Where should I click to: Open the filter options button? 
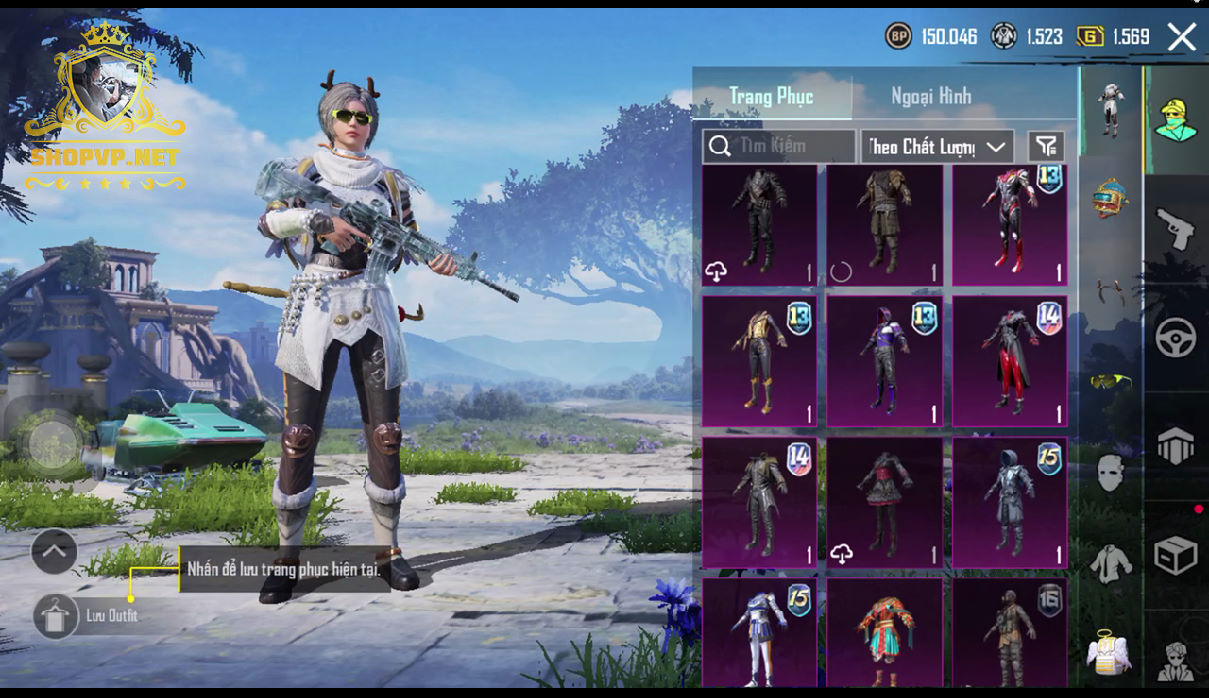tap(1046, 147)
